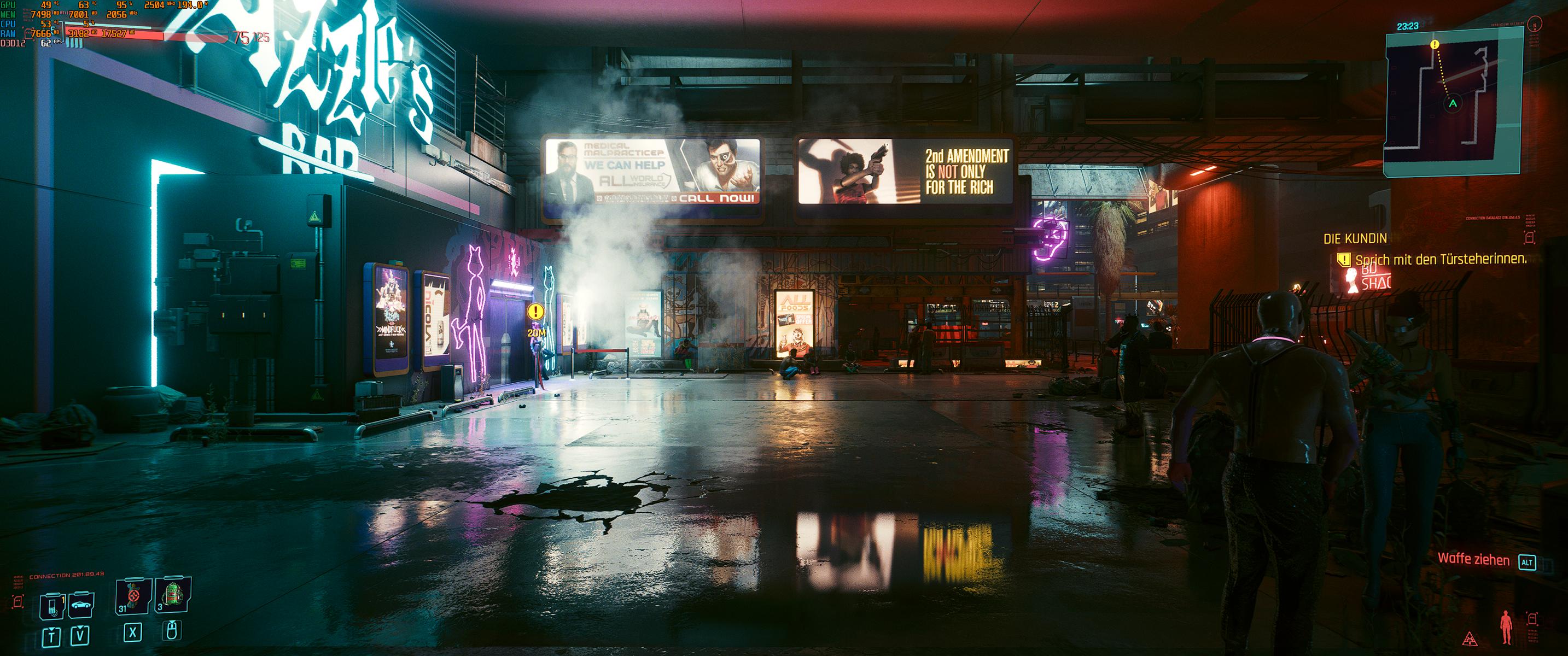Click the CONNECTION 201.89.43 text label
Image resolution: width=1568 pixels, height=656 pixels.
[67, 575]
